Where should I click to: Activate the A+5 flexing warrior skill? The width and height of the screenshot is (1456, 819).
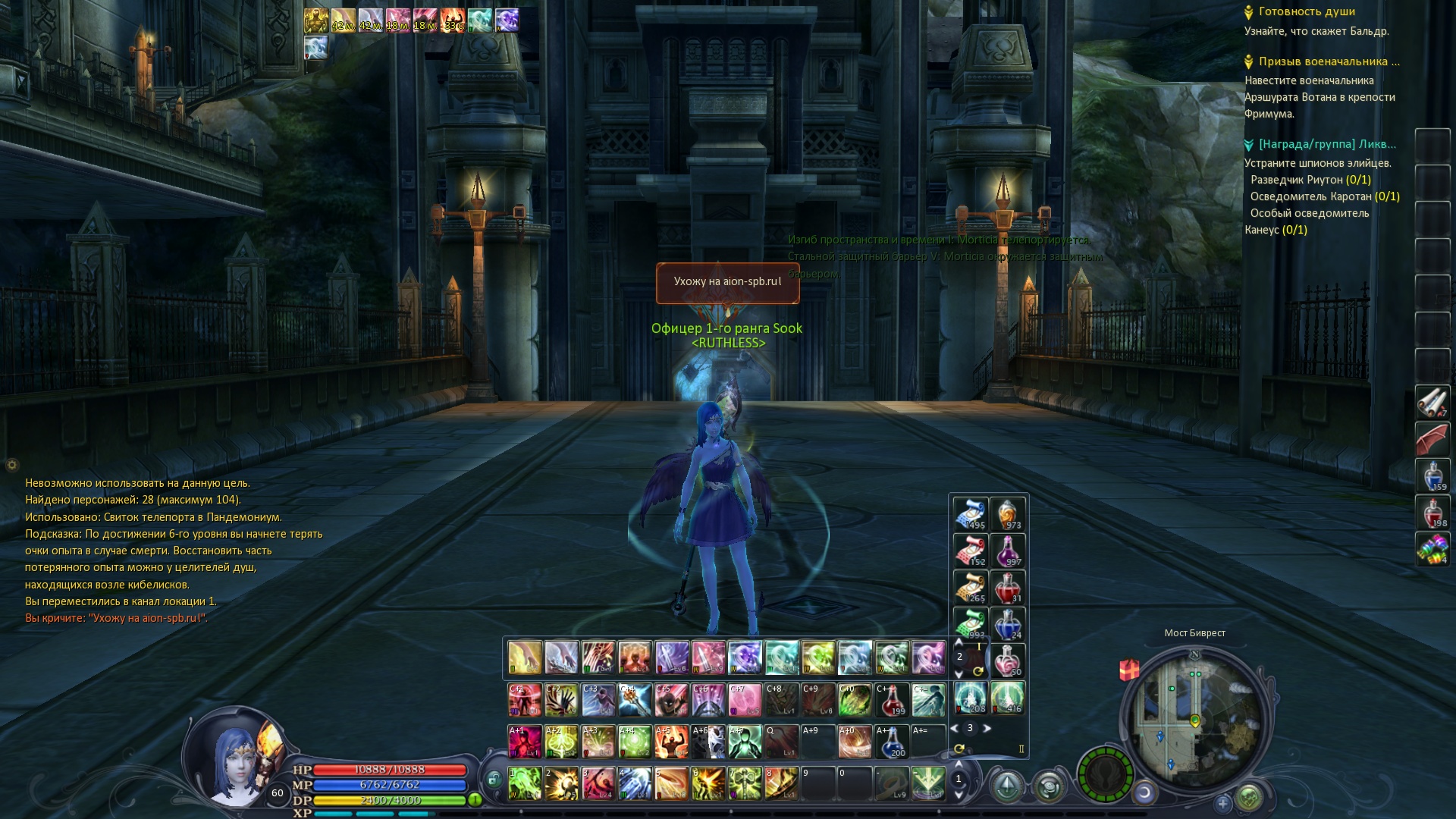pos(670,741)
